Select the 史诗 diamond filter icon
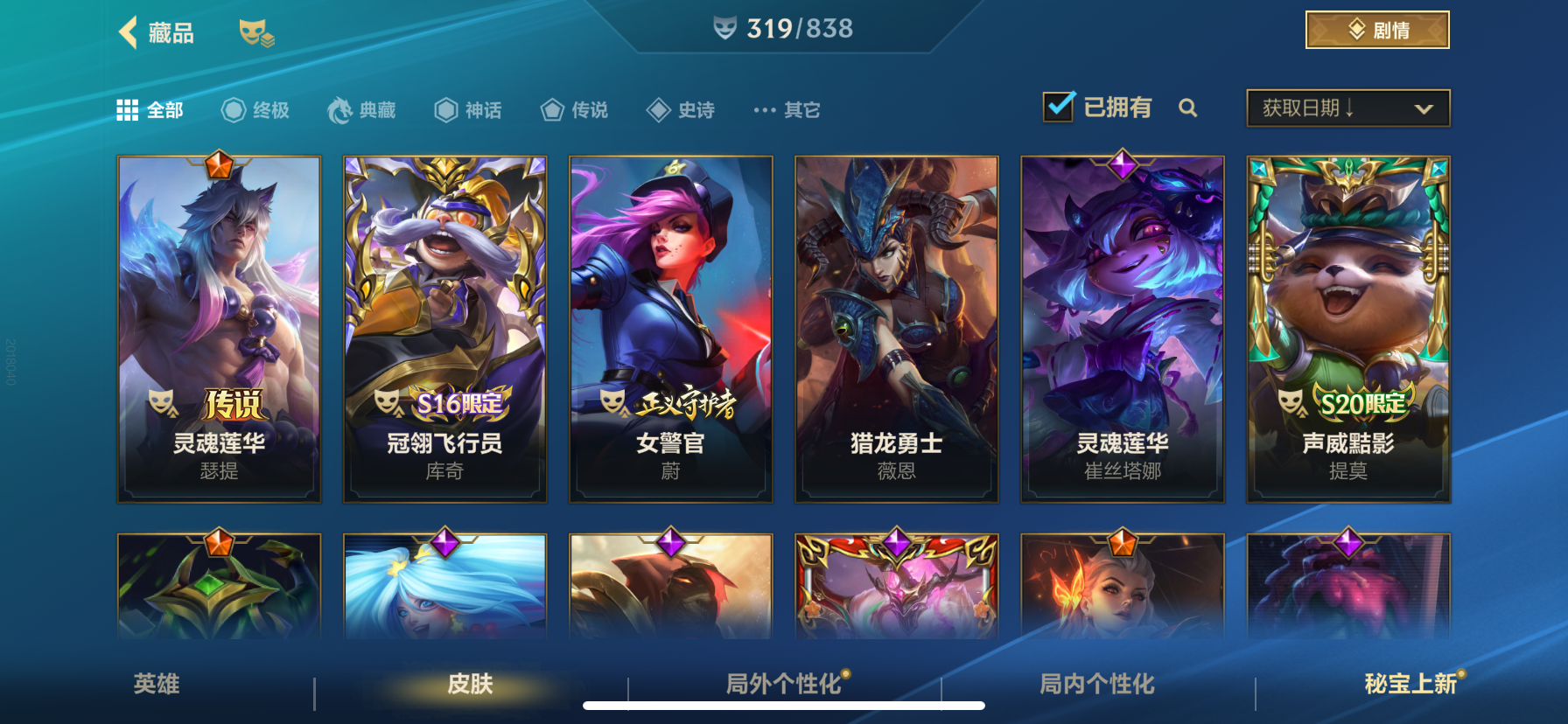Image resolution: width=1568 pixels, height=724 pixels. click(x=657, y=109)
